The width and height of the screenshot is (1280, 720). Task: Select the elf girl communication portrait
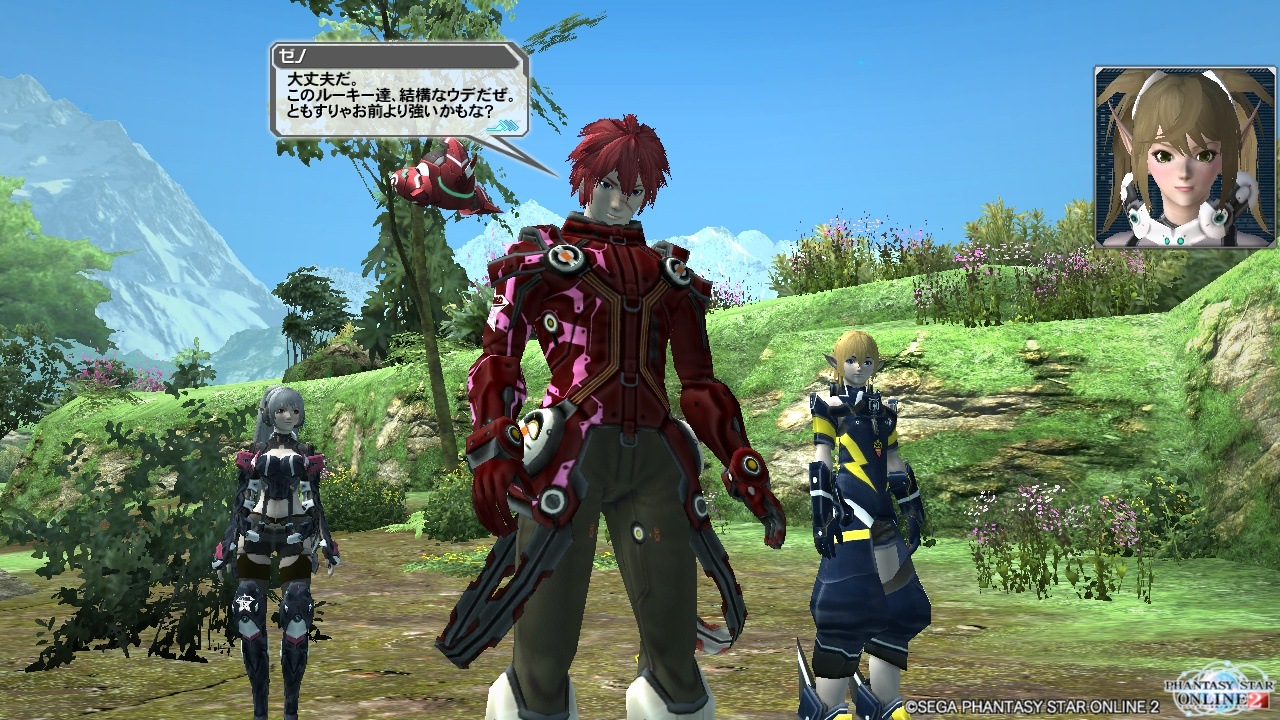pos(1171,157)
